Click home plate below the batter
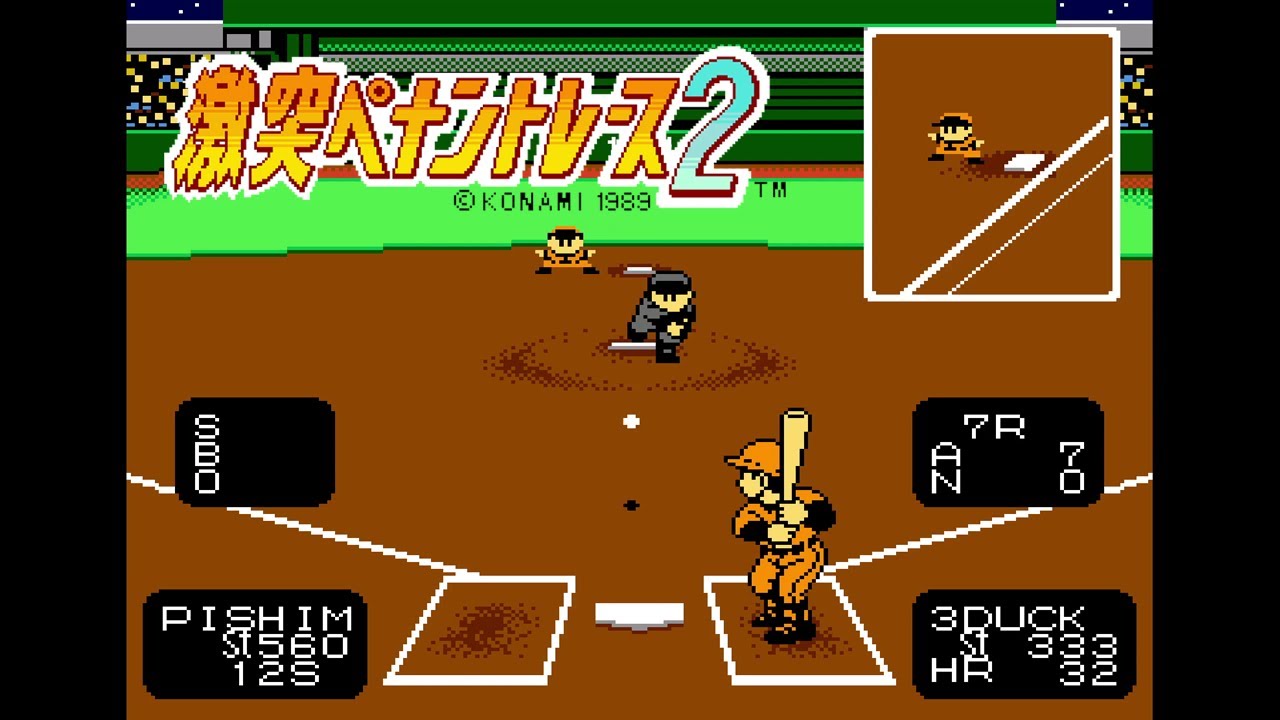1280x720 pixels. 638,612
